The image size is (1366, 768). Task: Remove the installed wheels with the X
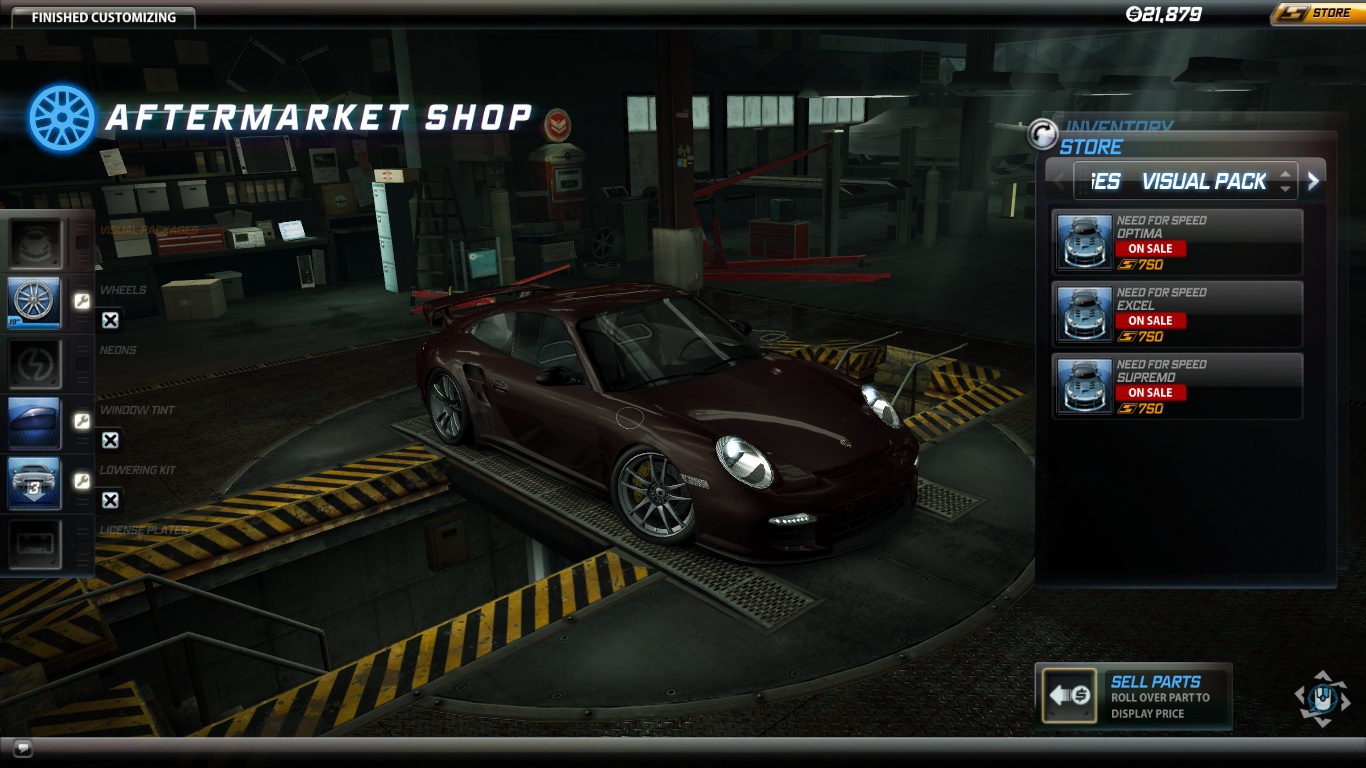pos(110,320)
